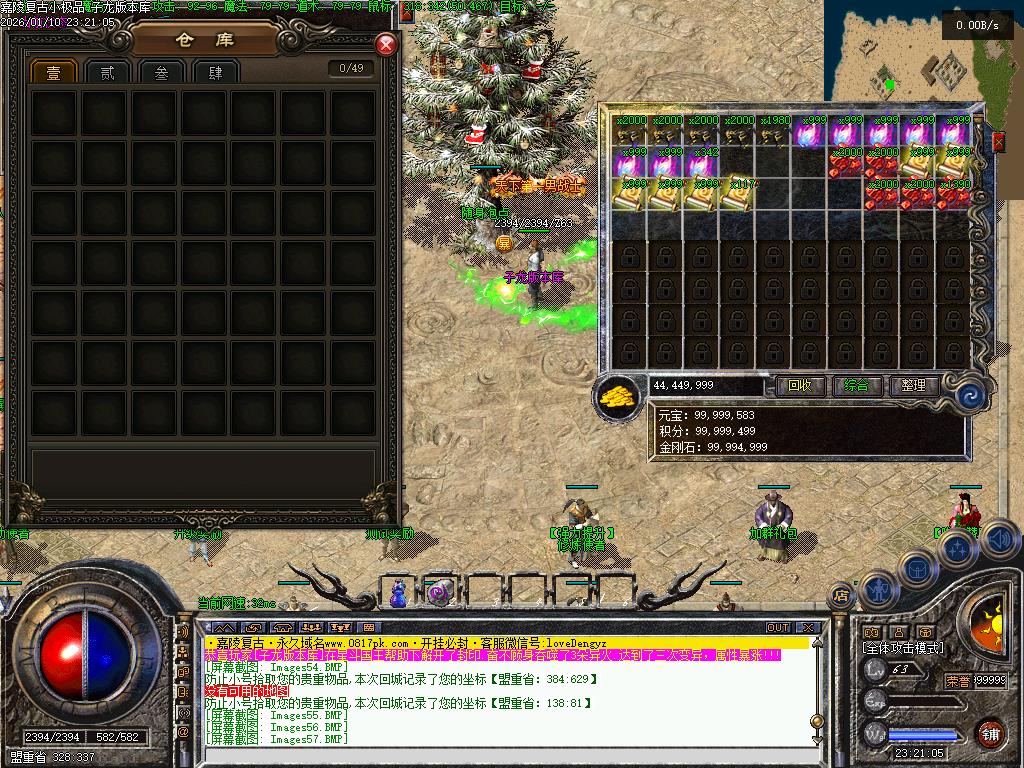
Task: Click the OUT button above the chat
Action: tap(777, 628)
